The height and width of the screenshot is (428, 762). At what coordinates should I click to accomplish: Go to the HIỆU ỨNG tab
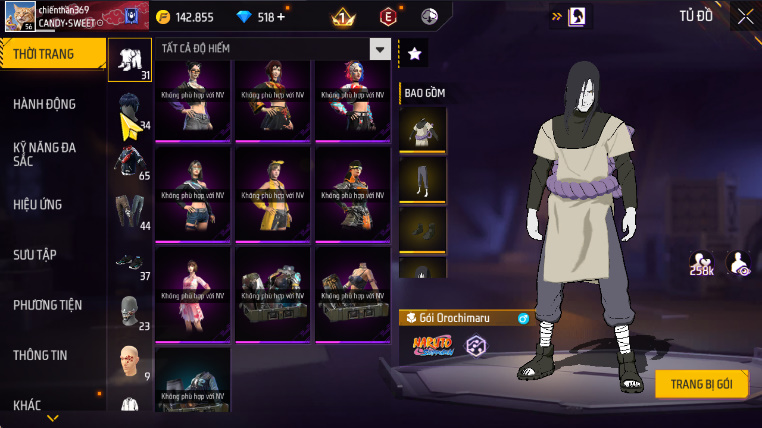tap(38, 204)
